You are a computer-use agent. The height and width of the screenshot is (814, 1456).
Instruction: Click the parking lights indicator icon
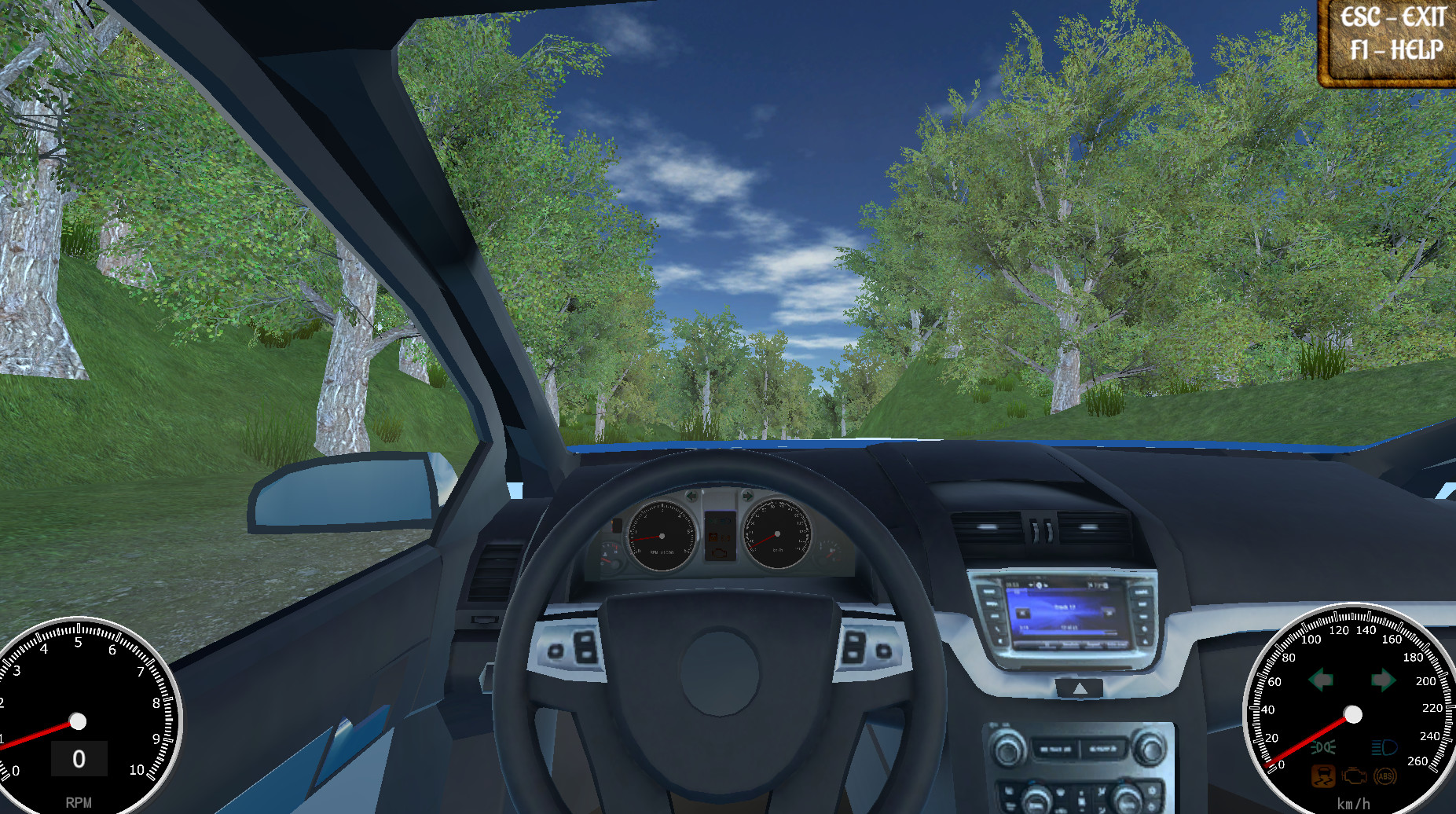tap(1322, 746)
